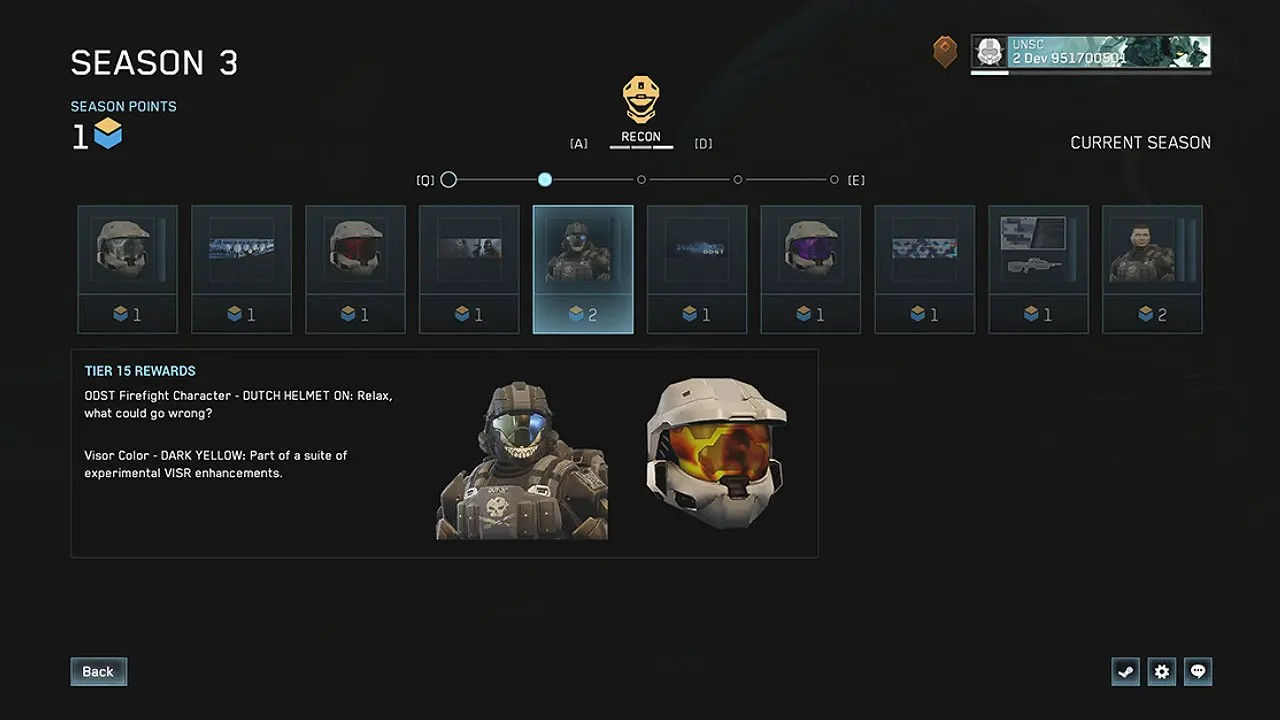Screen dimensions: 1280x720
Task: Open the CURRENT SEASON label
Action: (x=1140, y=142)
